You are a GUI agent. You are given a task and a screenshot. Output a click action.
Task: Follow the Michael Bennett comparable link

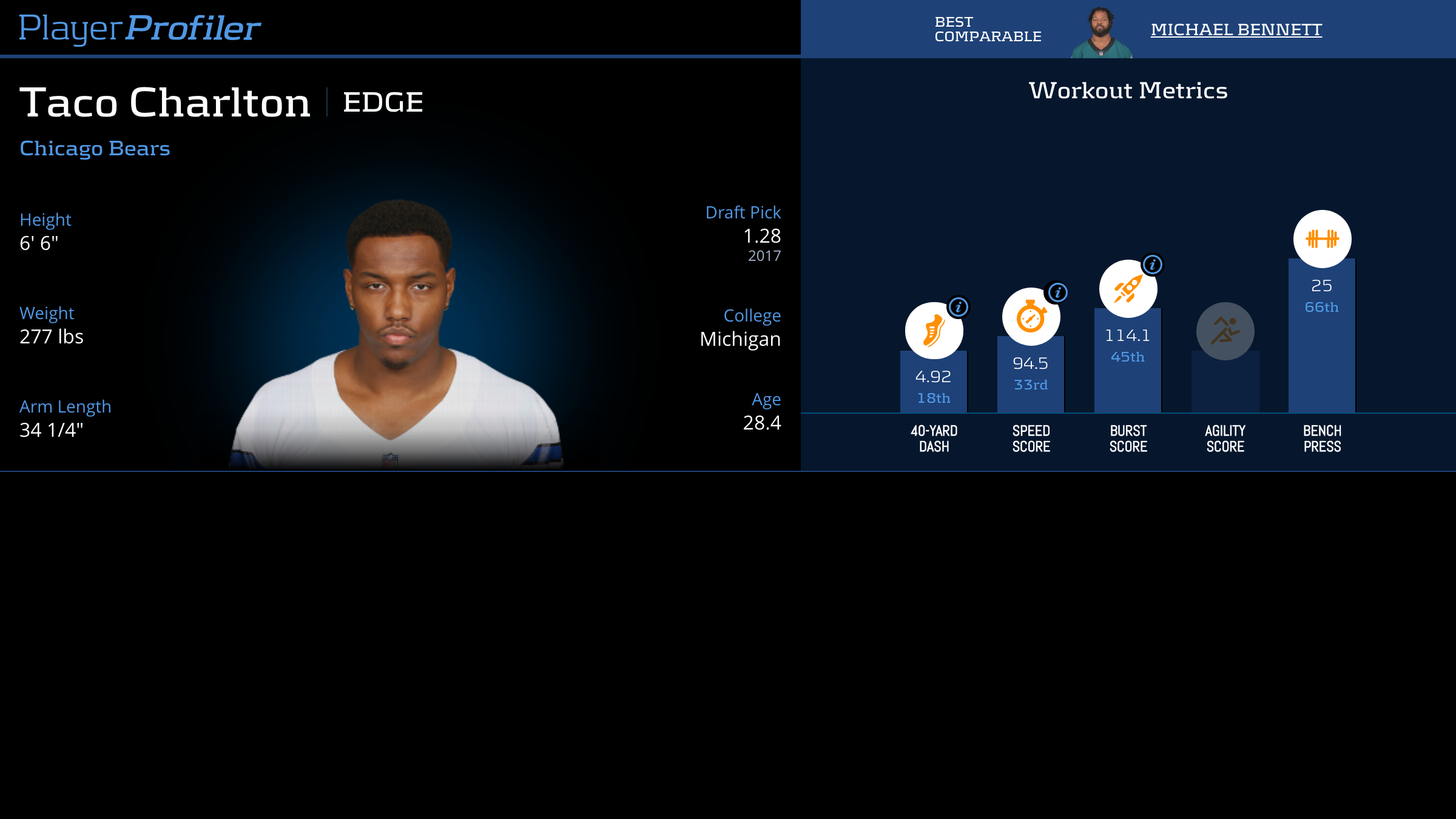pyautogui.click(x=1236, y=29)
